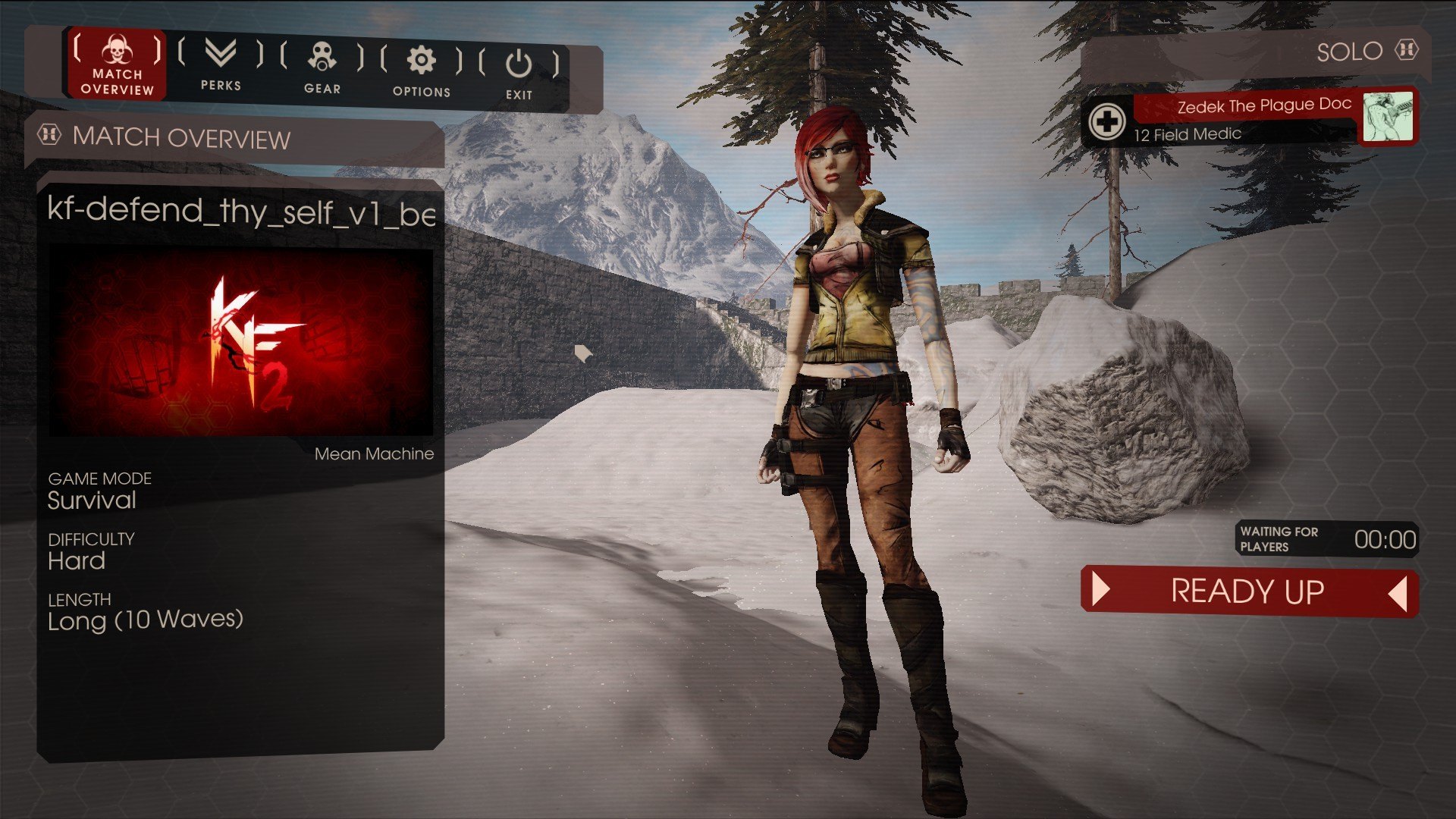Click the Ready Up button
Image resolution: width=1456 pixels, height=819 pixels.
(1248, 591)
